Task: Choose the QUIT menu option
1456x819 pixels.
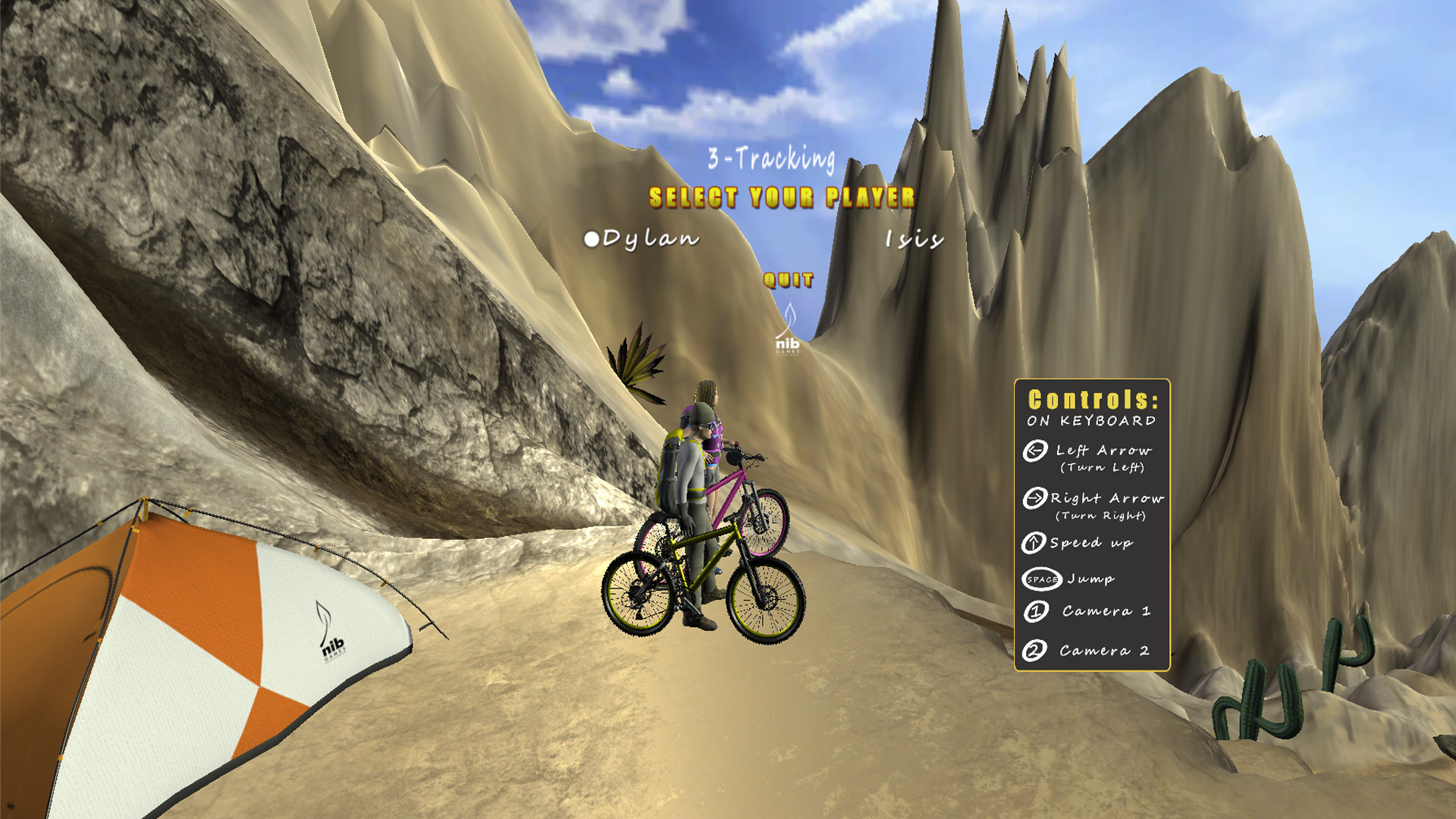Action: (787, 281)
